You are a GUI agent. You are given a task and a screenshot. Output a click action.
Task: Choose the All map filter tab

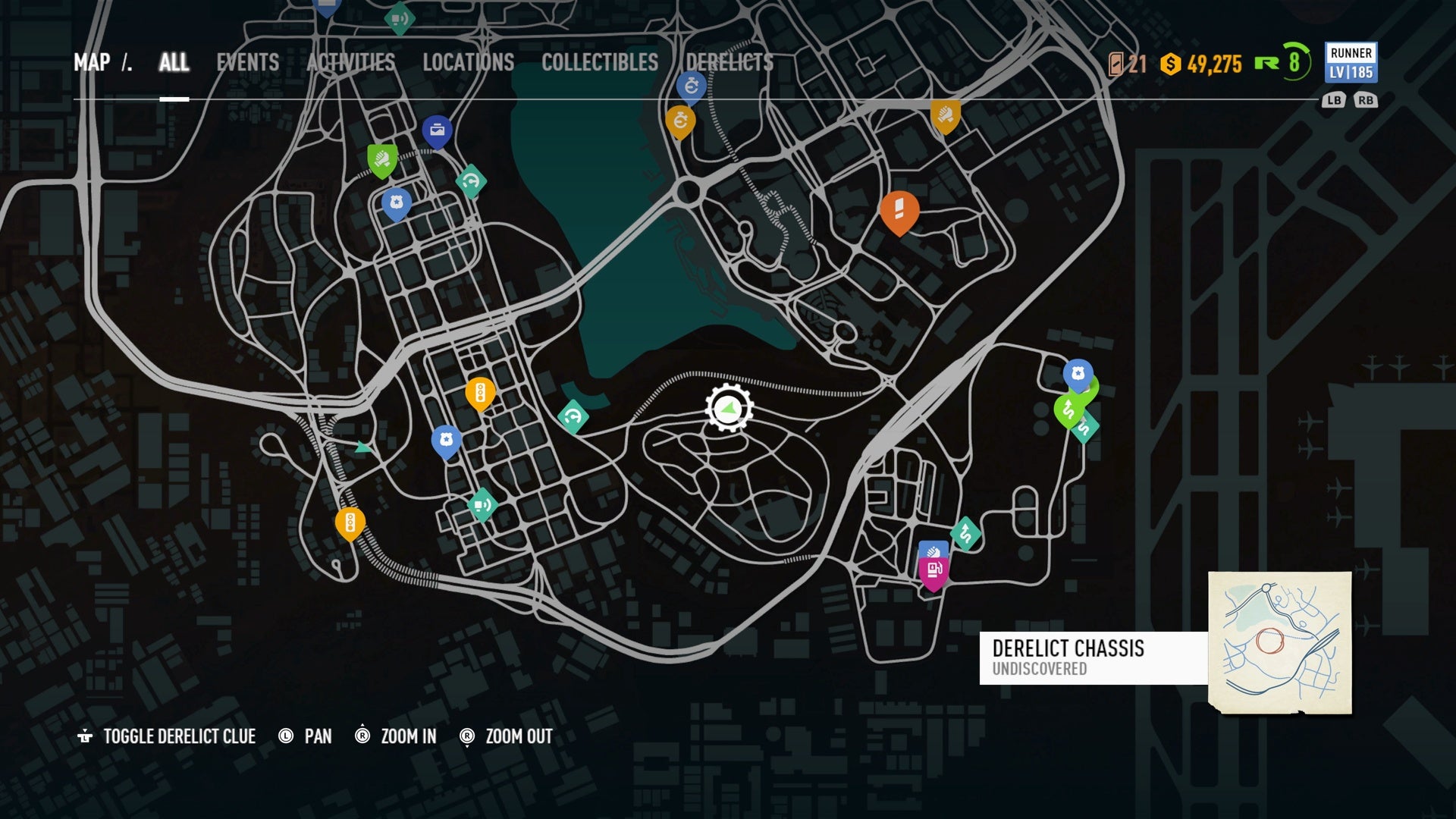click(174, 62)
